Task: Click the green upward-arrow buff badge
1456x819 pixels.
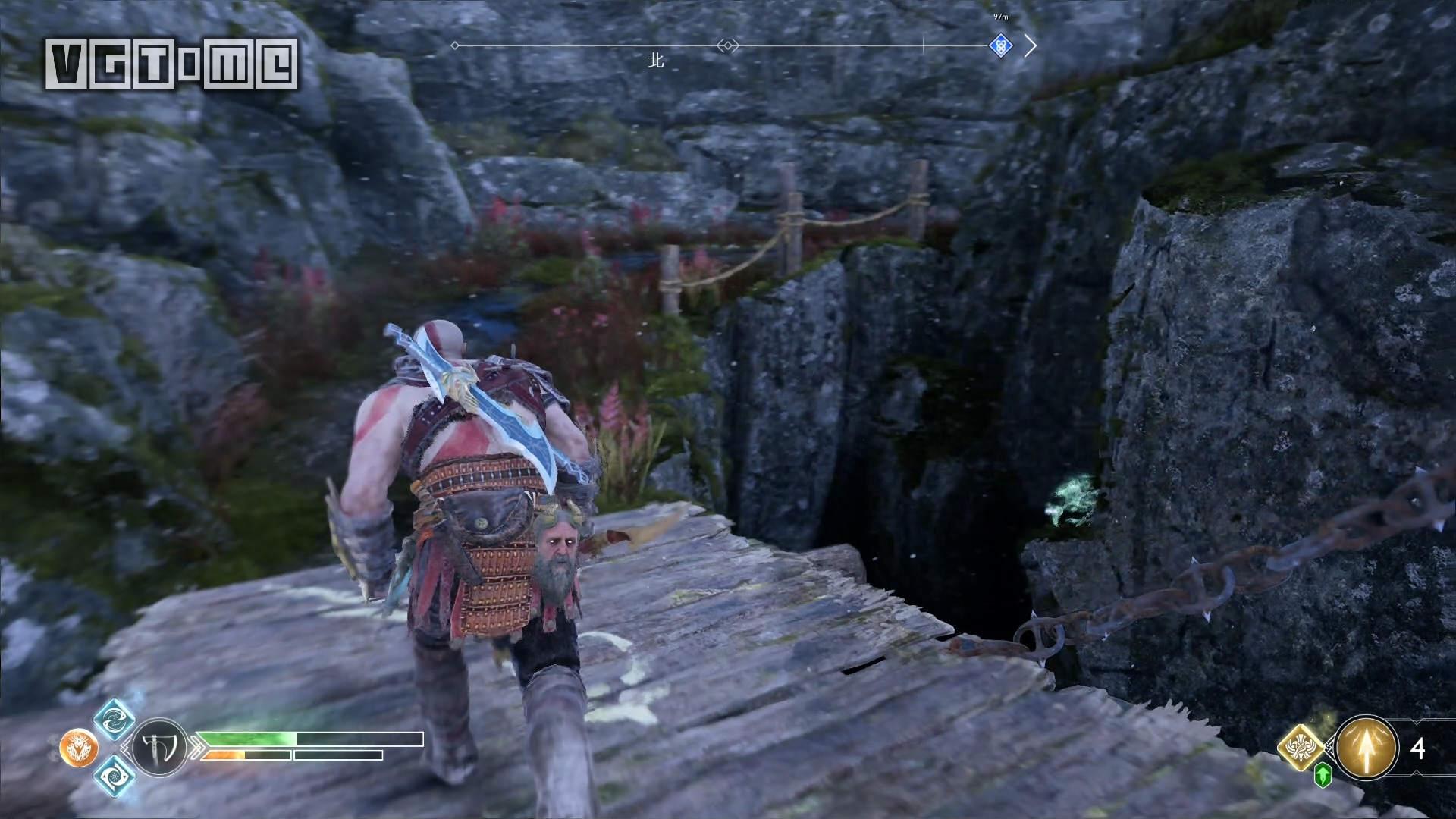Action: (1323, 775)
